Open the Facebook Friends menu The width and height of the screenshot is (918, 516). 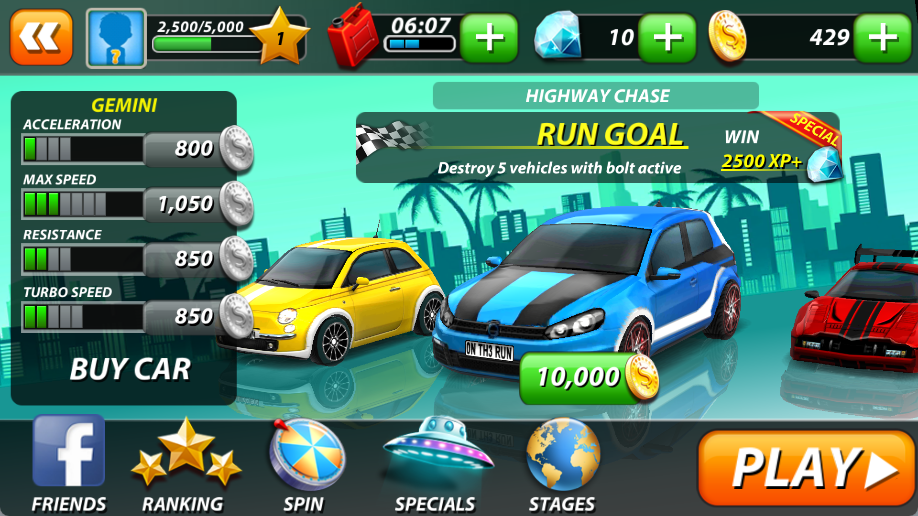pyautogui.click(x=68, y=464)
